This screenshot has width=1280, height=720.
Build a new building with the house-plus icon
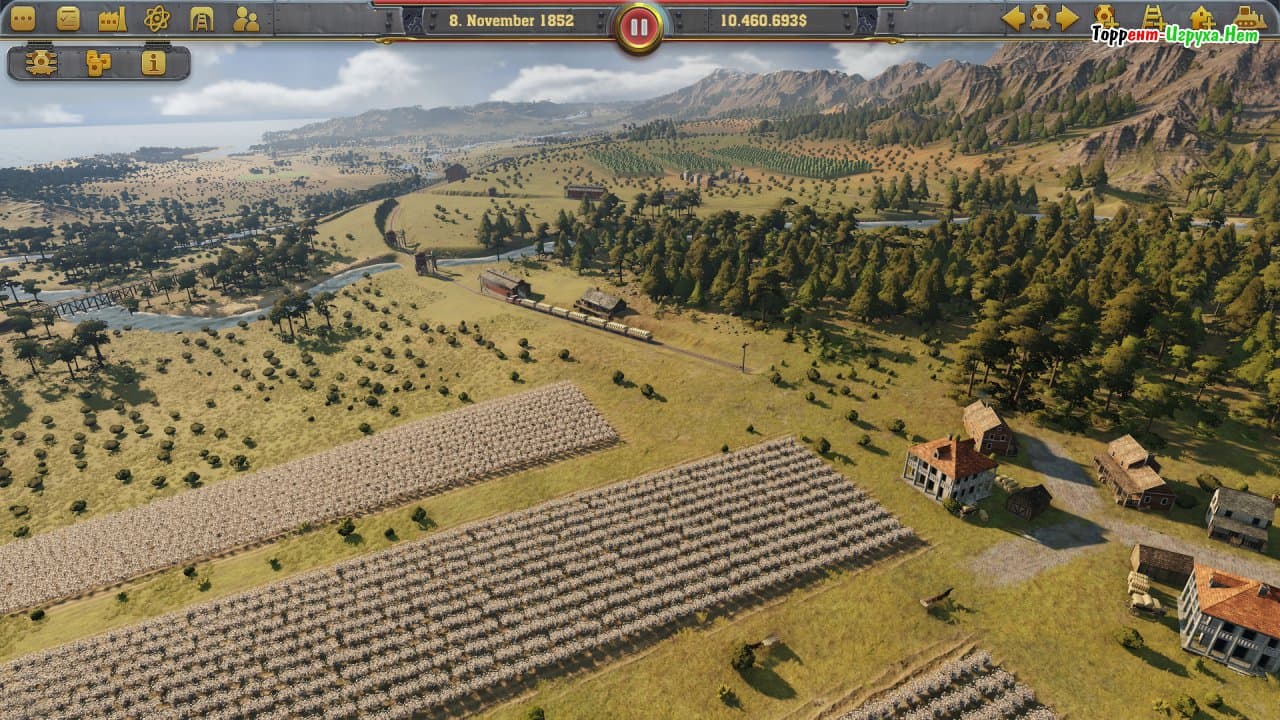[x=1202, y=17]
